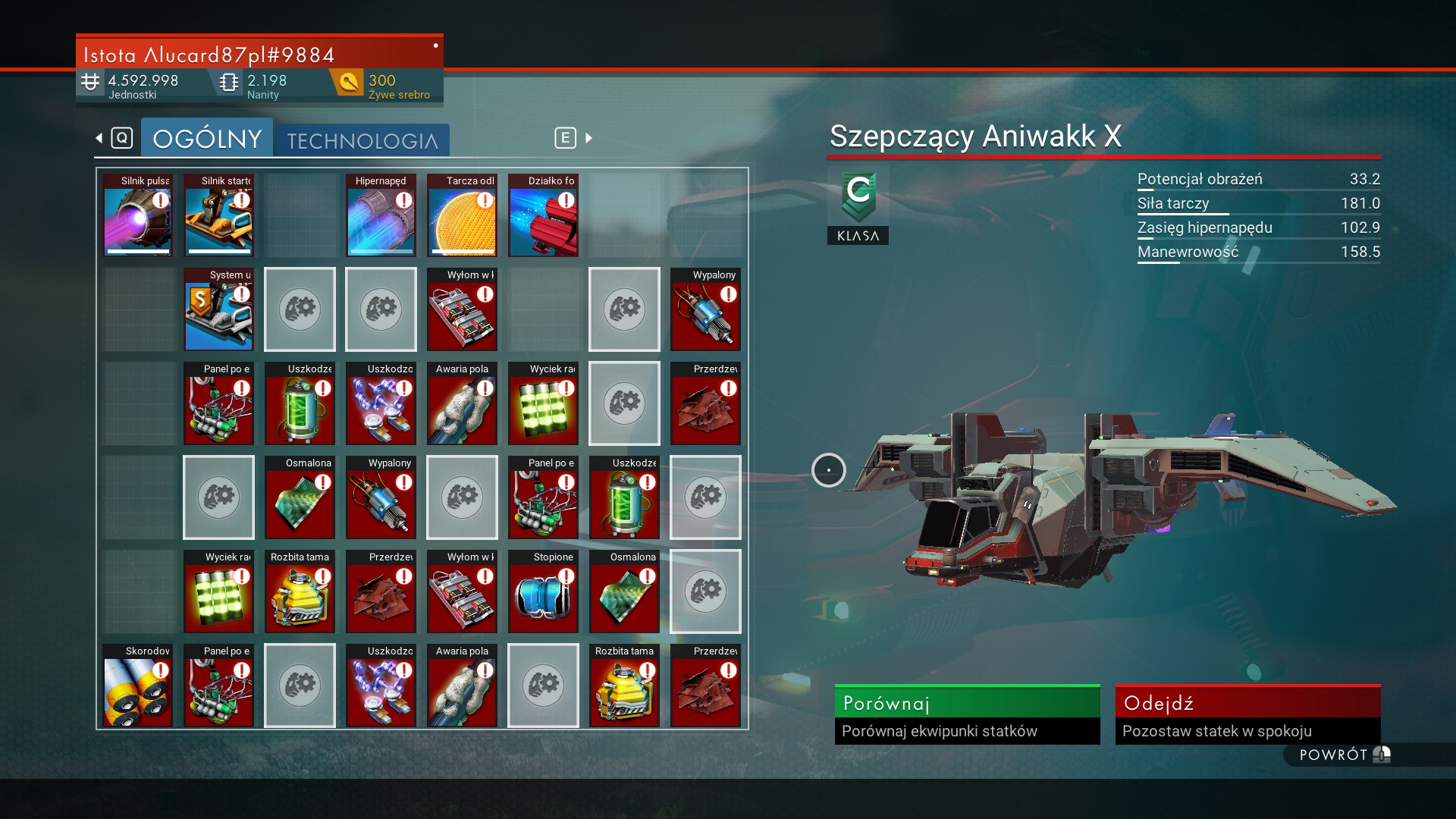Select the Silnik pulsacyjny pulse engine slot
Image resolution: width=1456 pixels, height=819 pixels.
(x=138, y=215)
